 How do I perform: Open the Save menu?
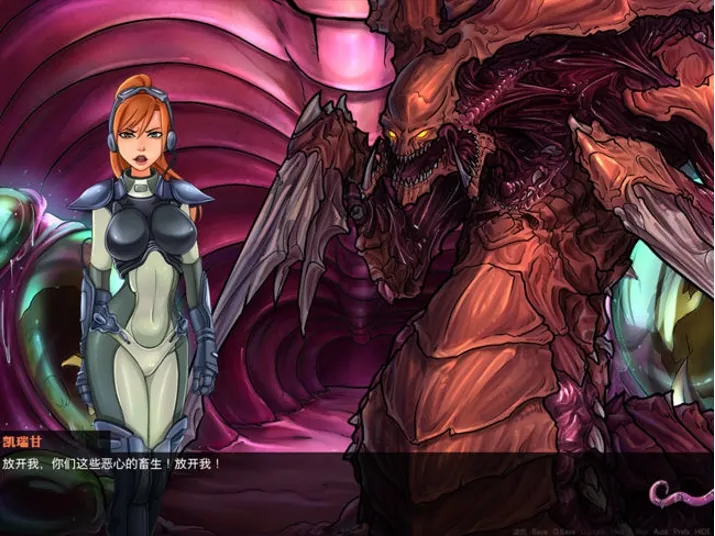pyautogui.click(x=540, y=531)
